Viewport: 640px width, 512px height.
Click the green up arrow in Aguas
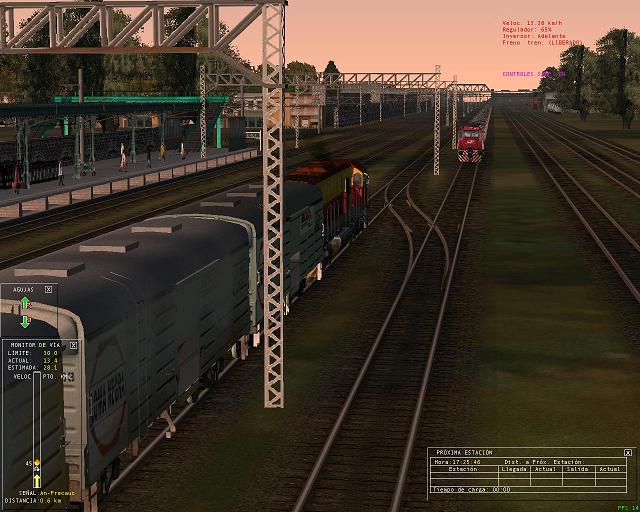point(26,302)
